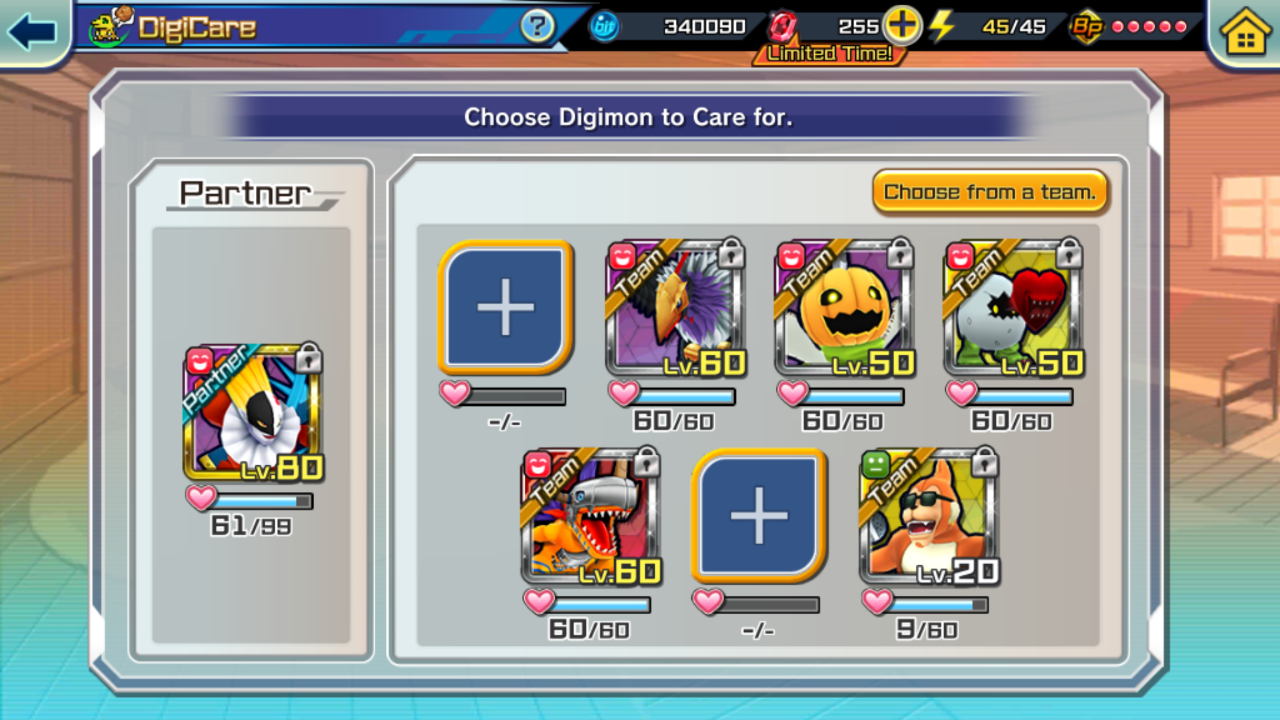The height and width of the screenshot is (720, 1280).
Task: Return to the home screen
Action: tap(1245, 32)
